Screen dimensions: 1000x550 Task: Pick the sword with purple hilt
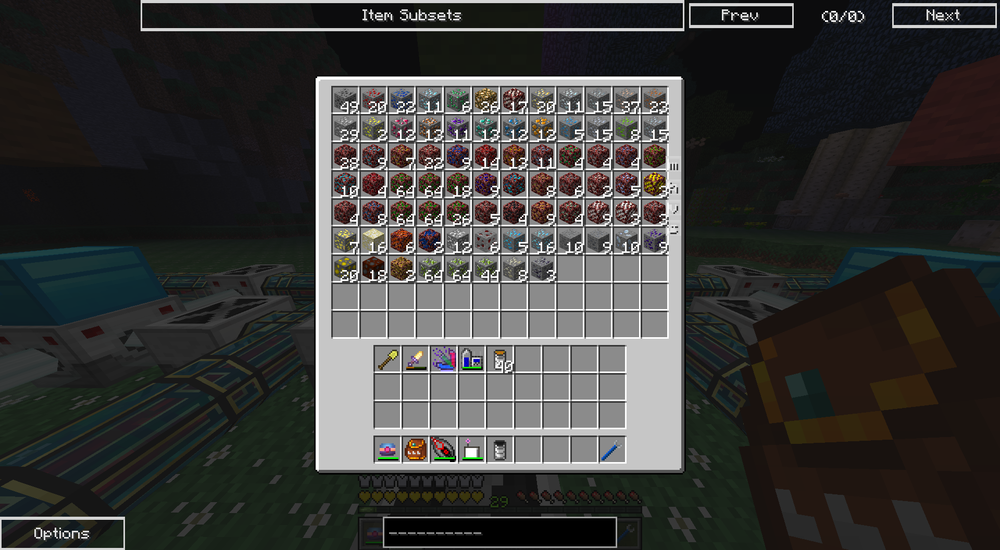point(416,359)
